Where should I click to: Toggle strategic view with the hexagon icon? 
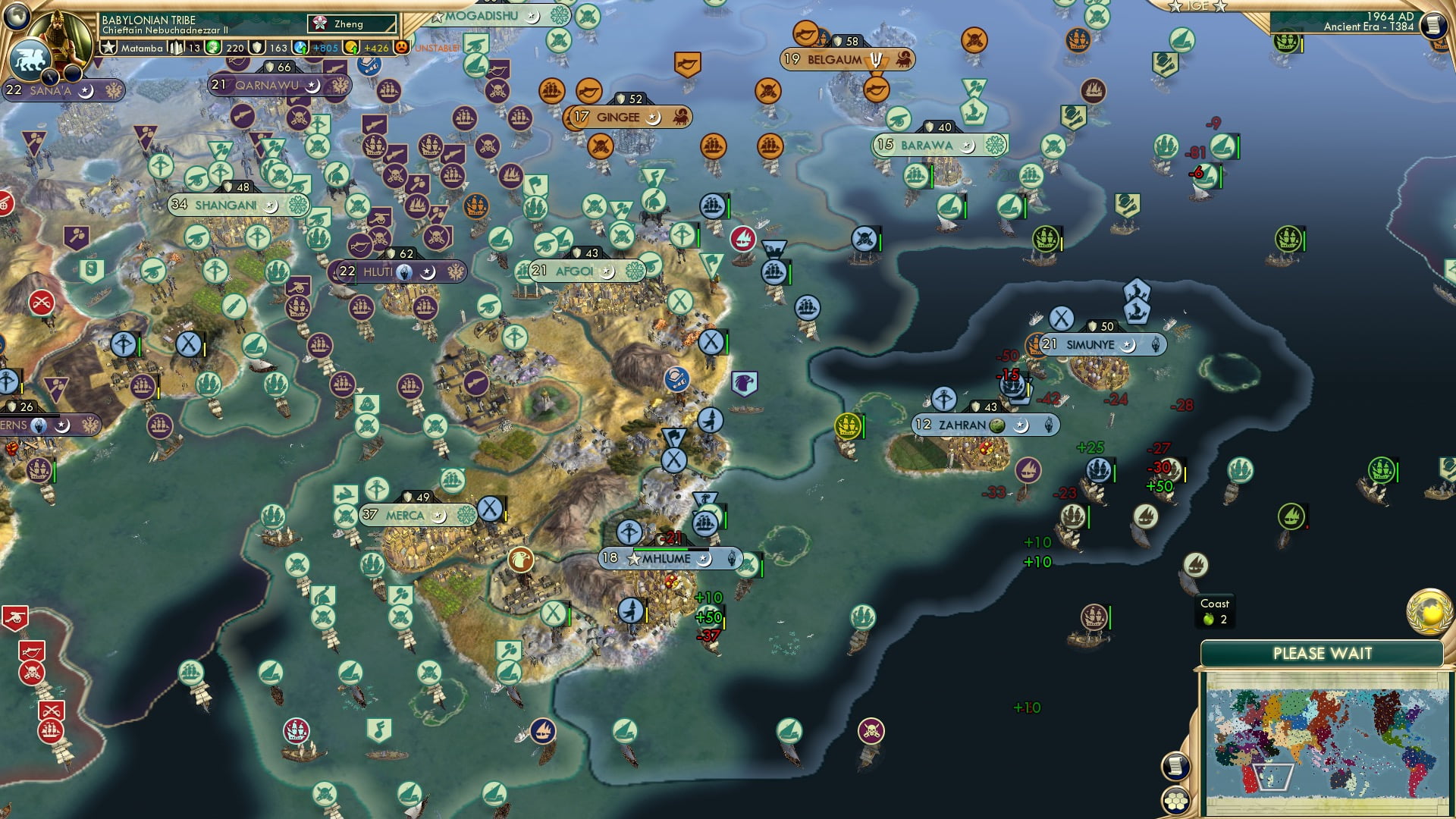coord(1175,802)
